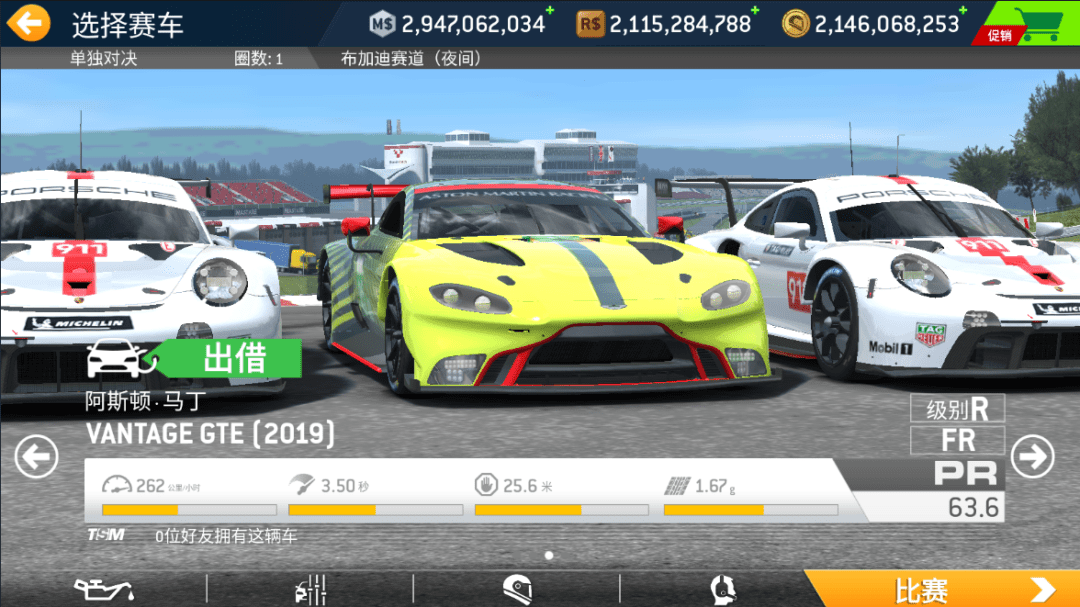This screenshot has height=607, width=1080.
Task: Open the helmet driver menu
Action: (x=517, y=589)
